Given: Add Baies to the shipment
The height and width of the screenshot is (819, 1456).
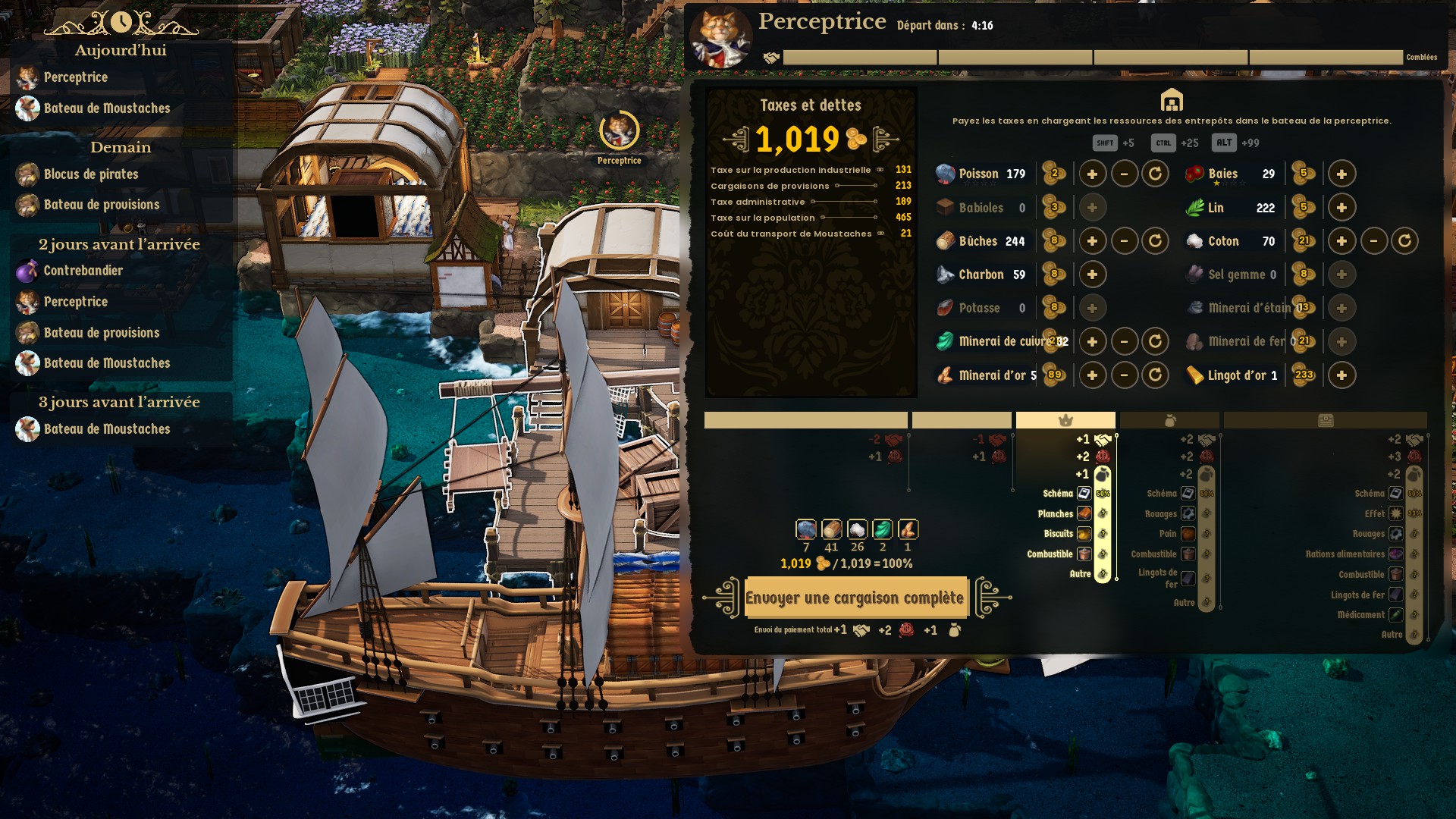Looking at the screenshot, I should (1341, 174).
